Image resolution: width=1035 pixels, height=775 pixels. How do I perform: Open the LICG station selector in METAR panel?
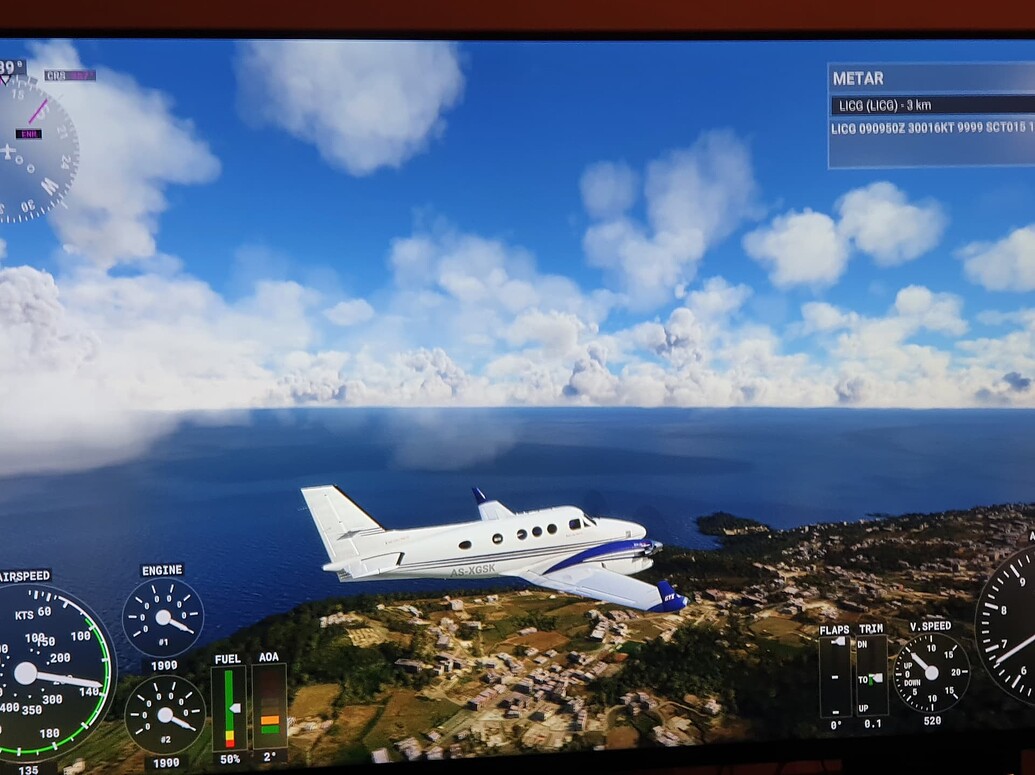[x=931, y=105]
